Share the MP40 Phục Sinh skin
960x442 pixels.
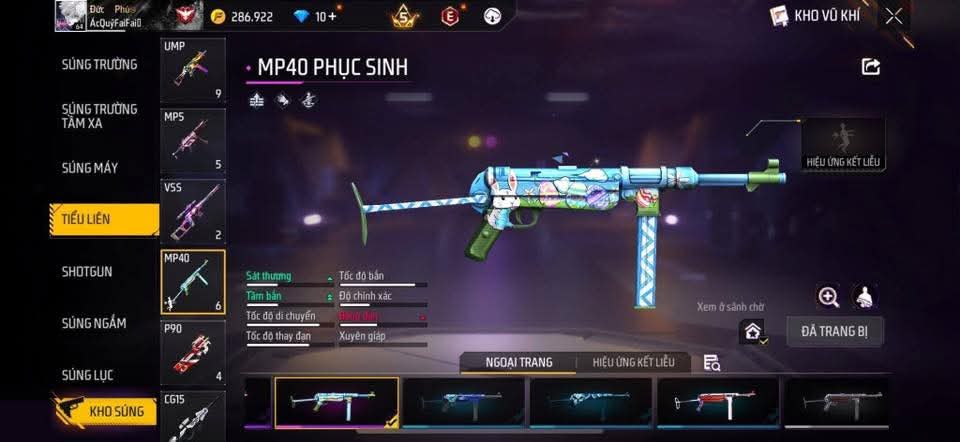(871, 67)
